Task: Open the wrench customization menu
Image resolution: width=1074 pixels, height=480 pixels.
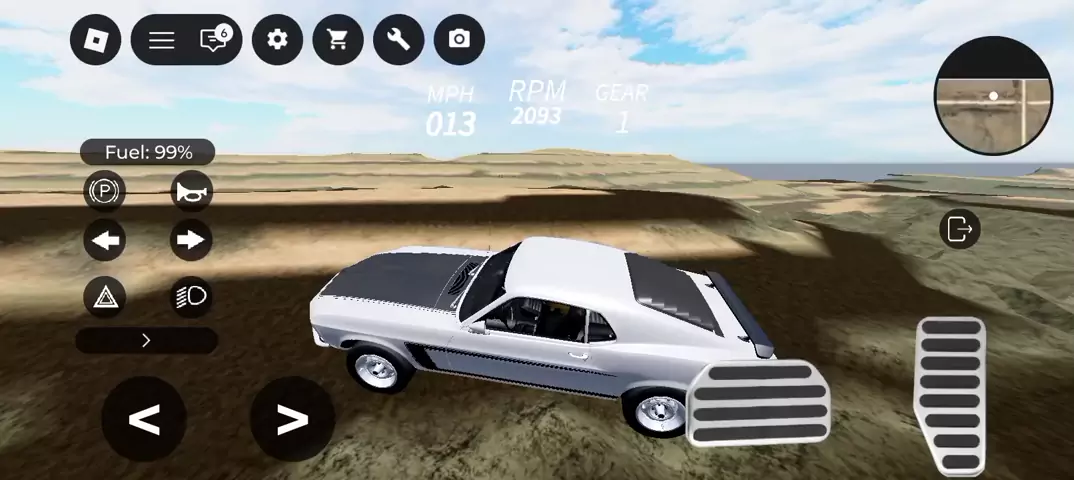Action: tap(398, 40)
